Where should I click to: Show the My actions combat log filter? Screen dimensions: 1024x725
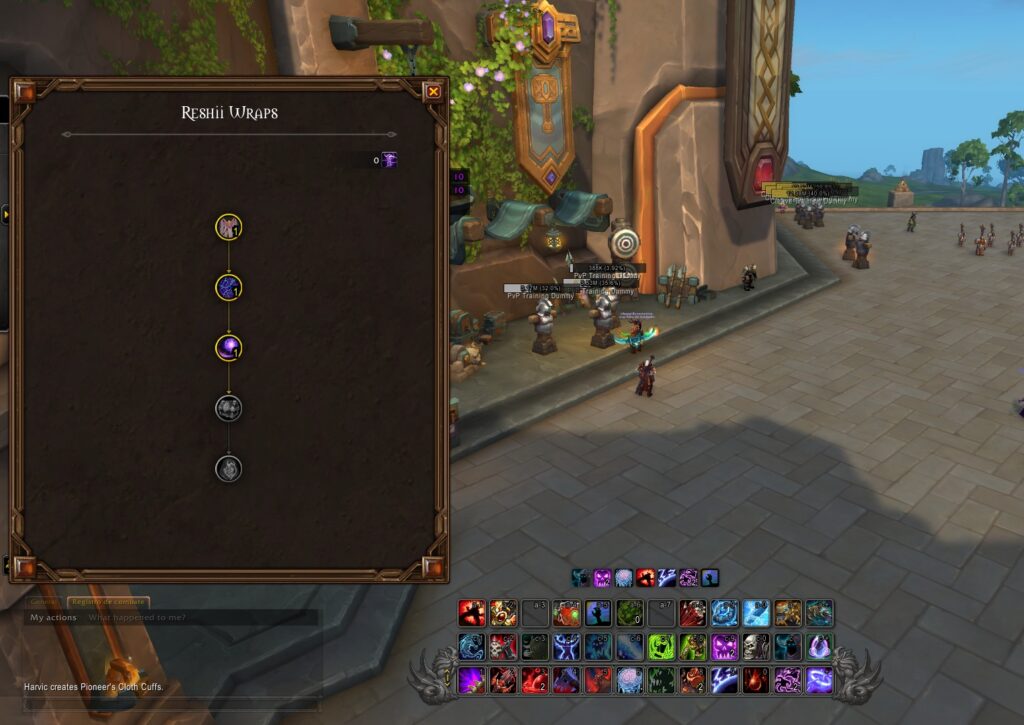53,618
